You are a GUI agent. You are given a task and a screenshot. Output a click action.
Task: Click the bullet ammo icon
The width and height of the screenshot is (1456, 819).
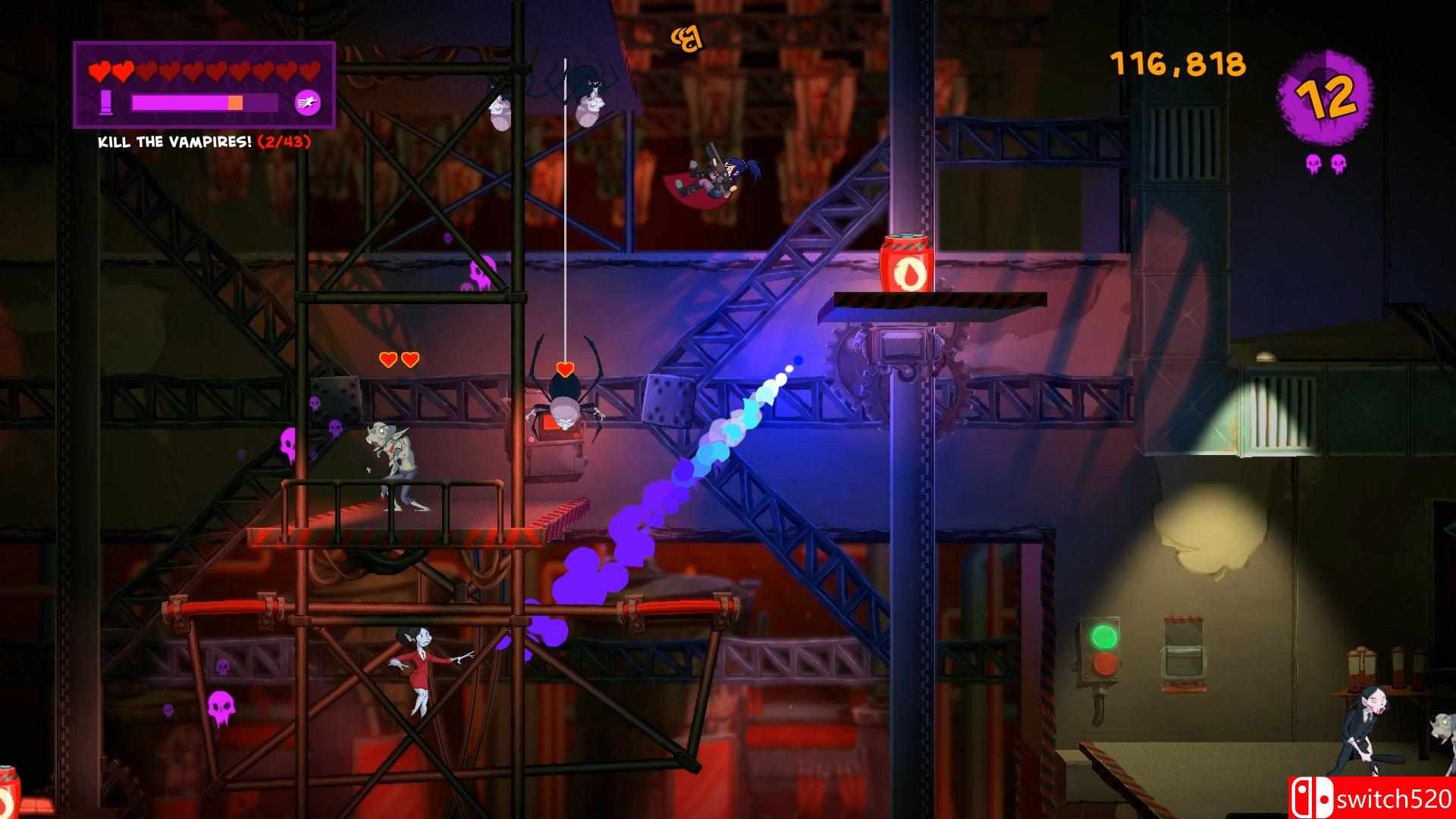click(x=105, y=102)
